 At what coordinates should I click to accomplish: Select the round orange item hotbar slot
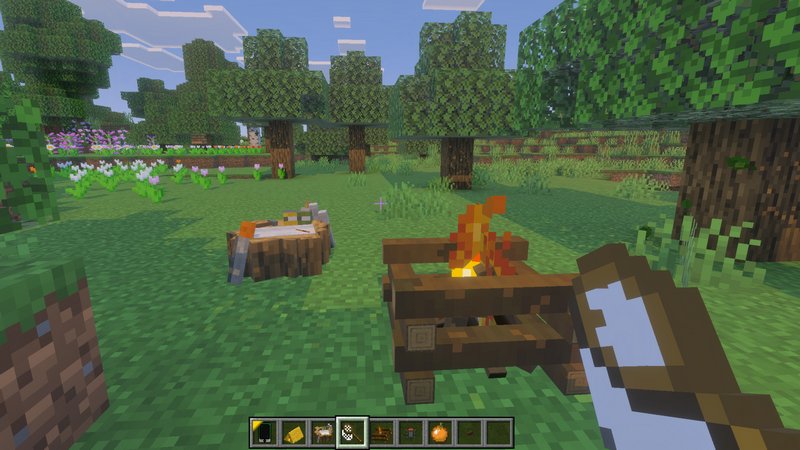click(x=440, y=432)
